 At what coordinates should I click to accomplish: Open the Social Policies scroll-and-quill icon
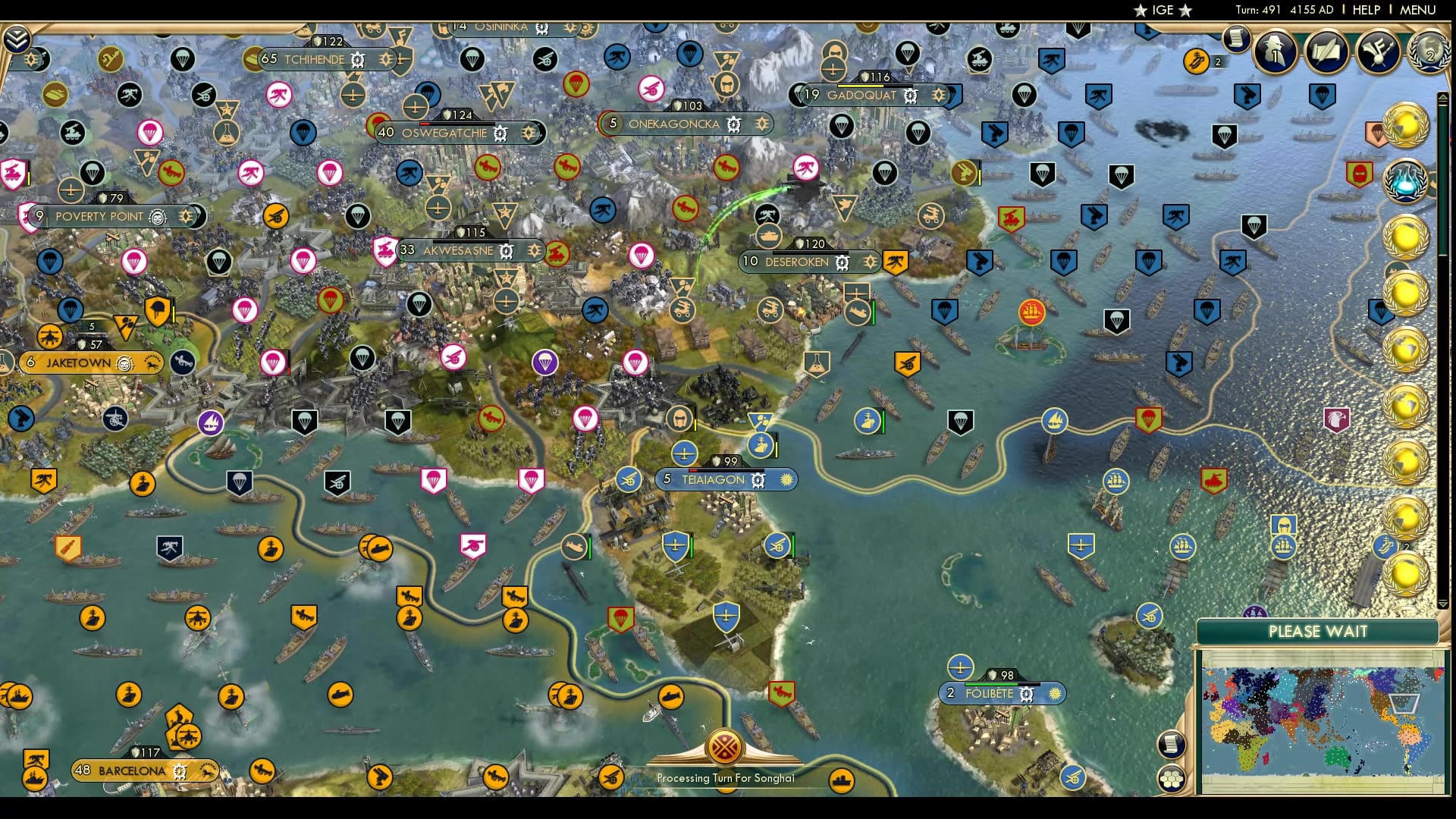pos(1325,51)
